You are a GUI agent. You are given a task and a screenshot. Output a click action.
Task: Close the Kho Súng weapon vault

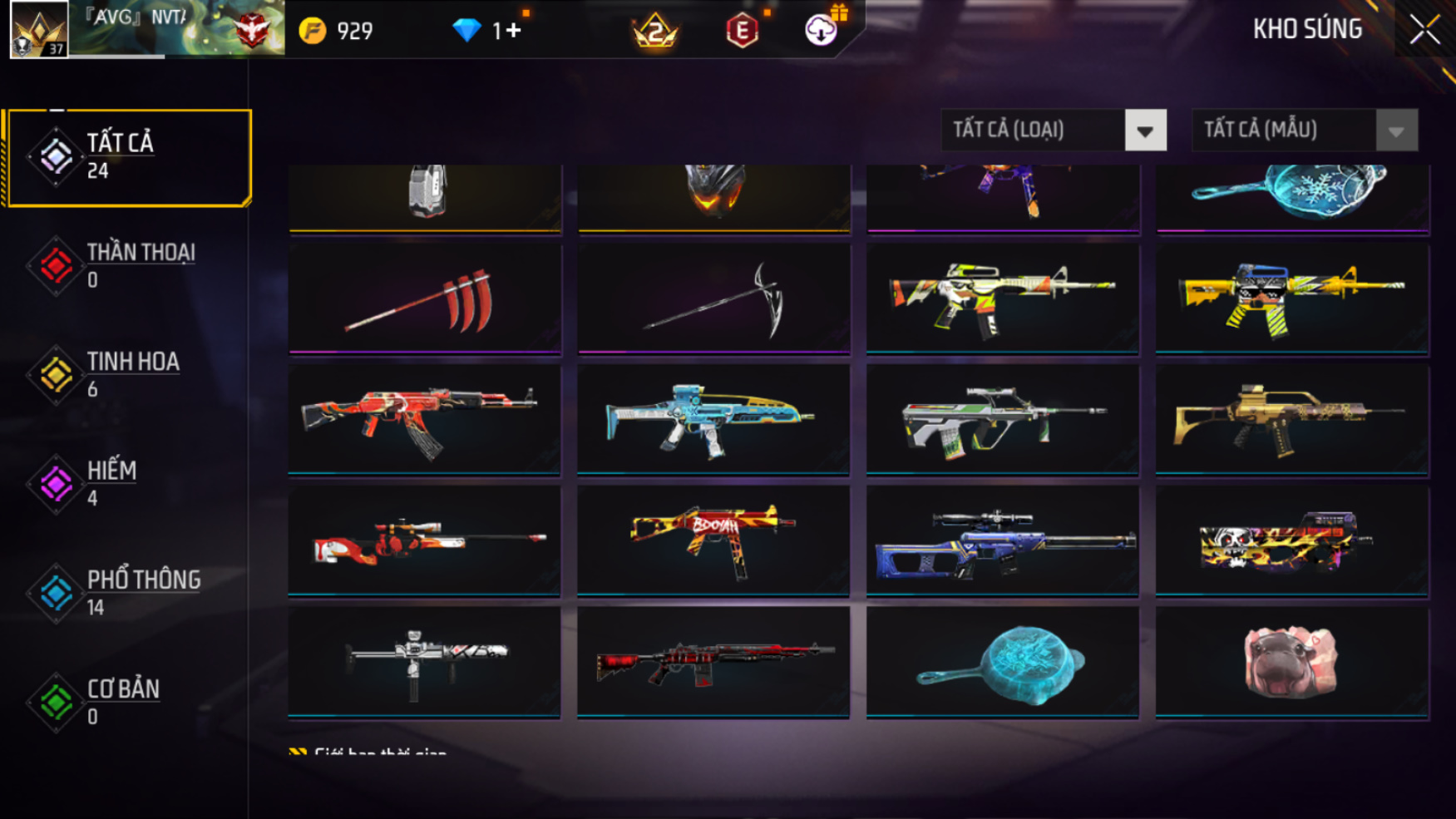coord(1424,30)
